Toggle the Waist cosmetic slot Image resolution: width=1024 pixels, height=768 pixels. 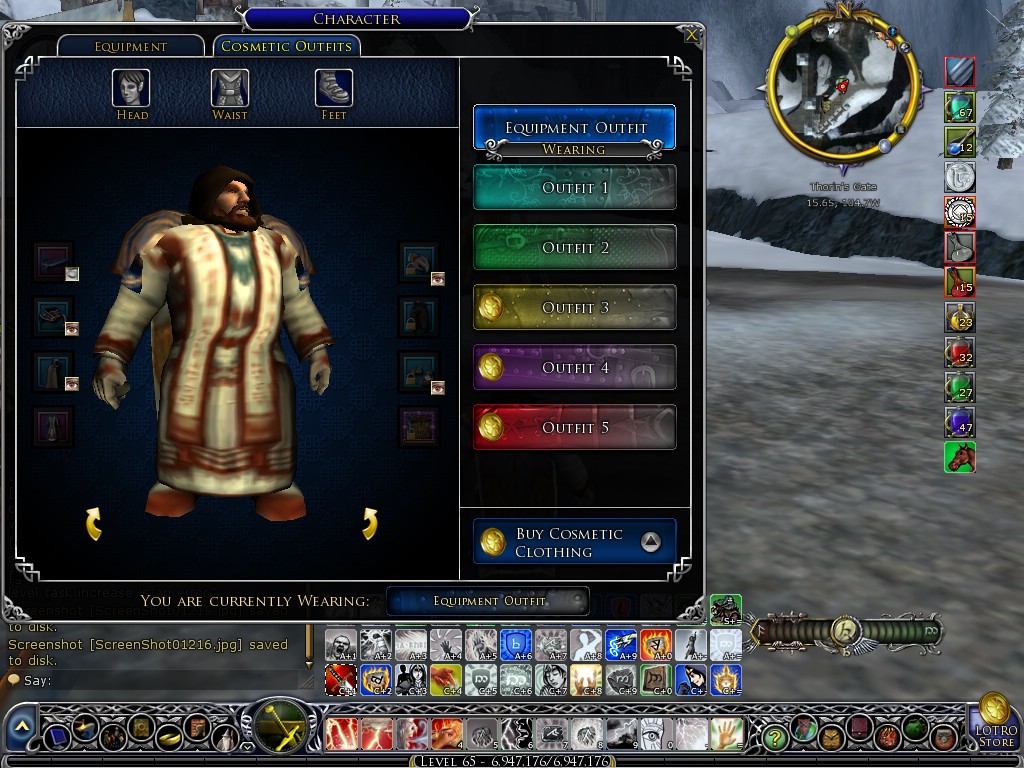[x=230, y=88]
